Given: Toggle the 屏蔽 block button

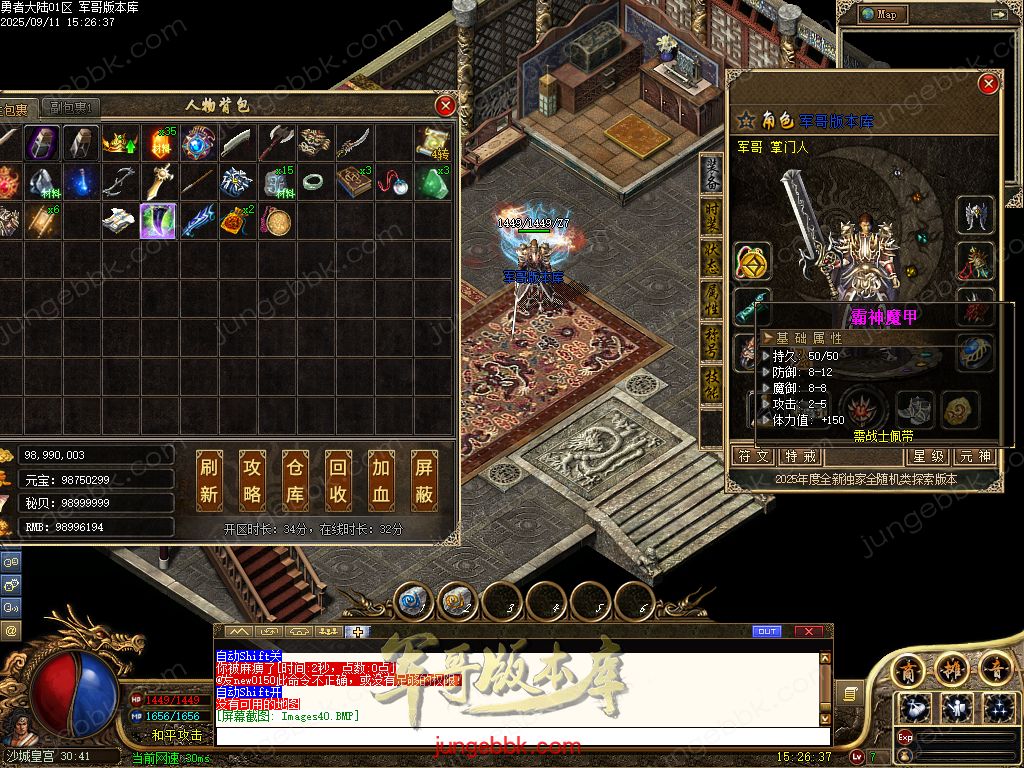Looking at the screenshot, I should [x=424, y=480].
